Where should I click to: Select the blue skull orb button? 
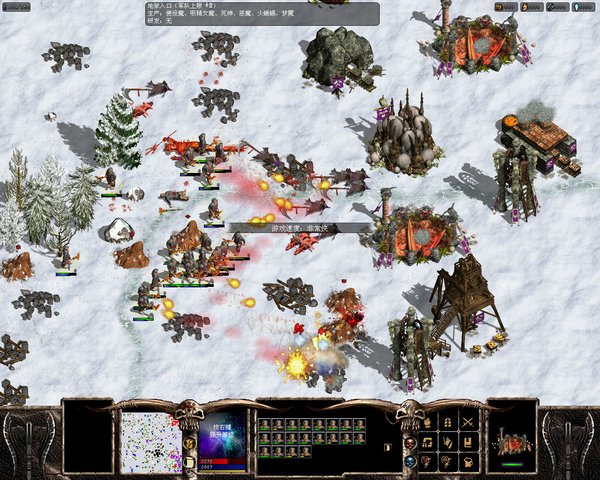coord(409,461)
